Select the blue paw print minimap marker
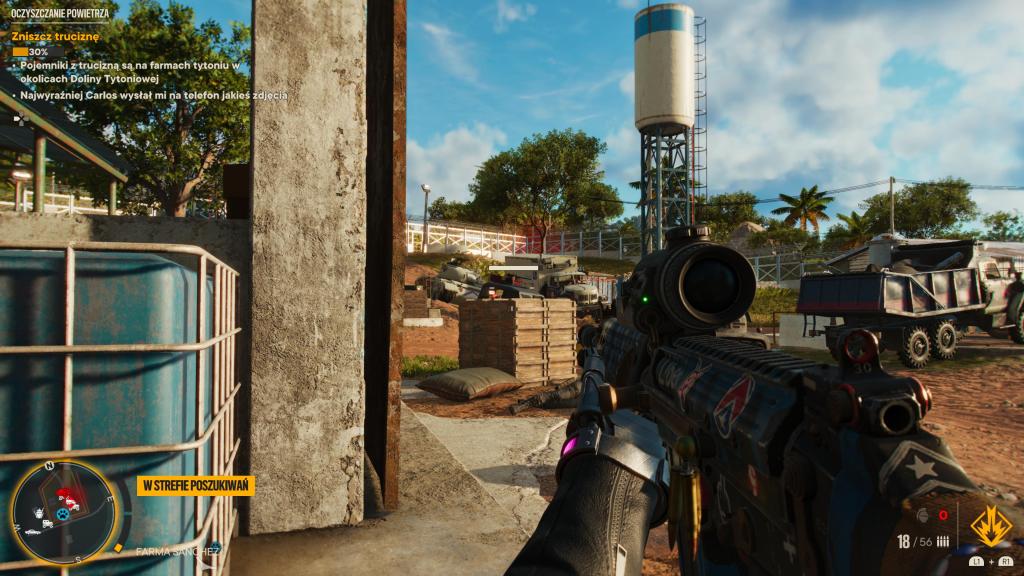This screenshot has width=1024, height=576. tap(63, 515)
